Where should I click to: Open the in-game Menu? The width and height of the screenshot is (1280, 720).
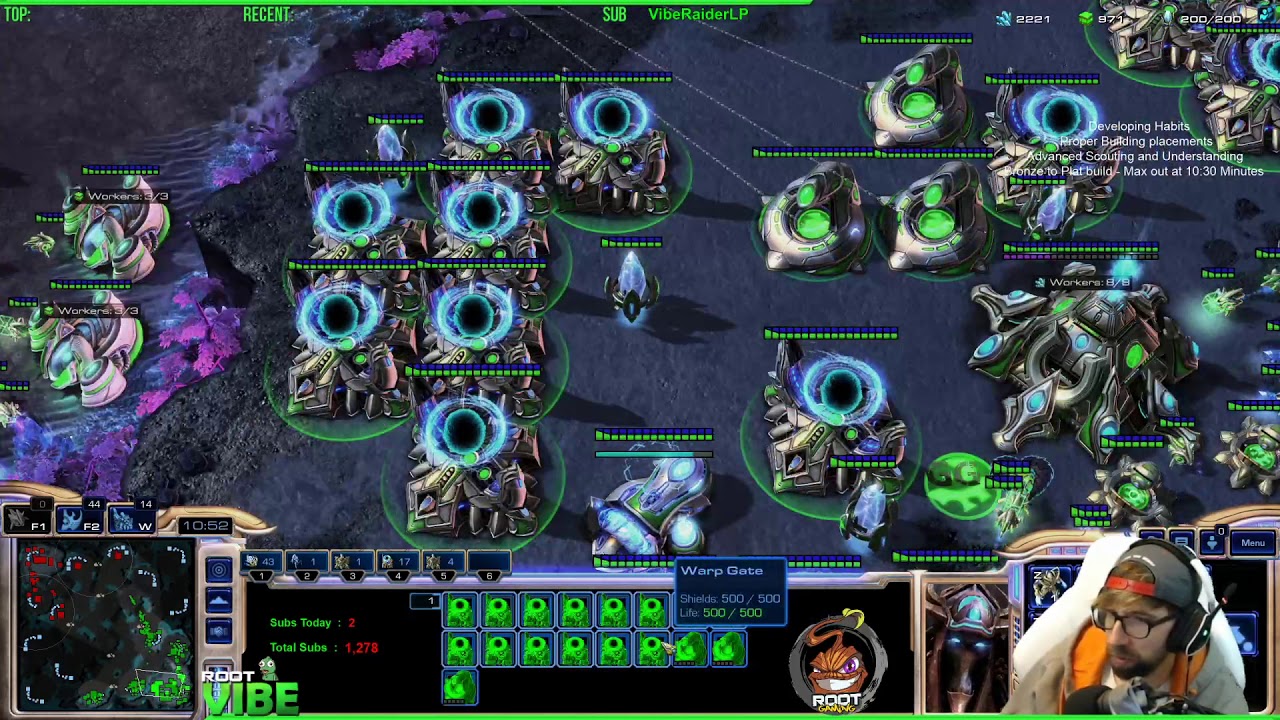(1253, 542)
